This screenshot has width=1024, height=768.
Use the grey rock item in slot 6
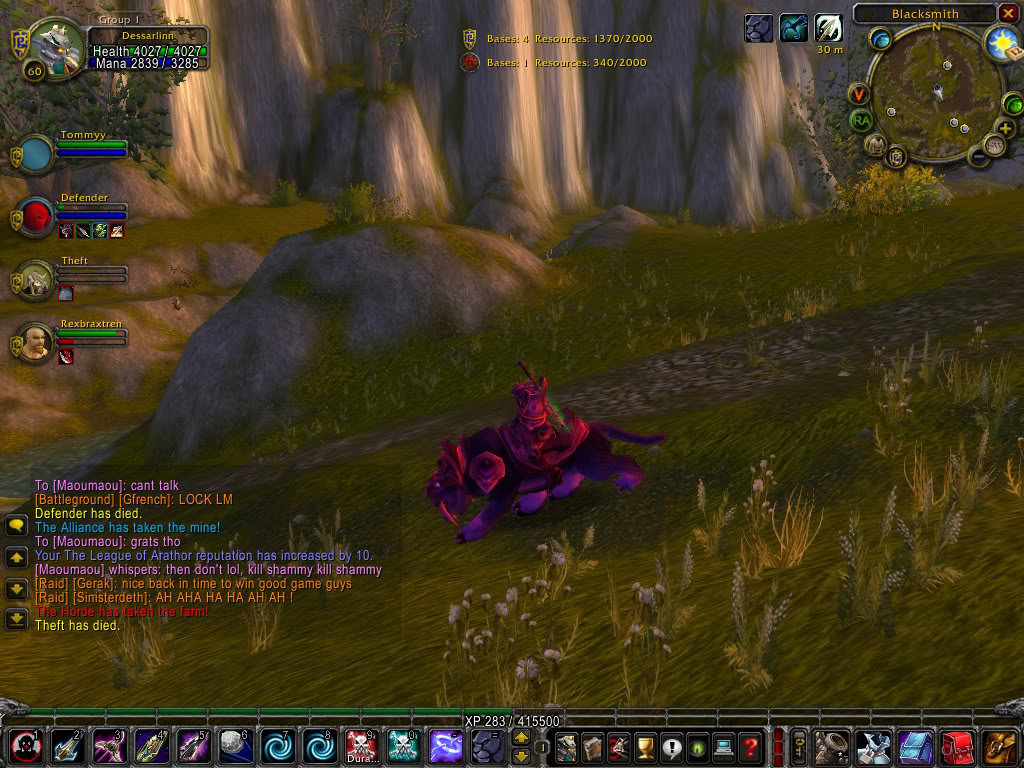click(x=233, y=746)
